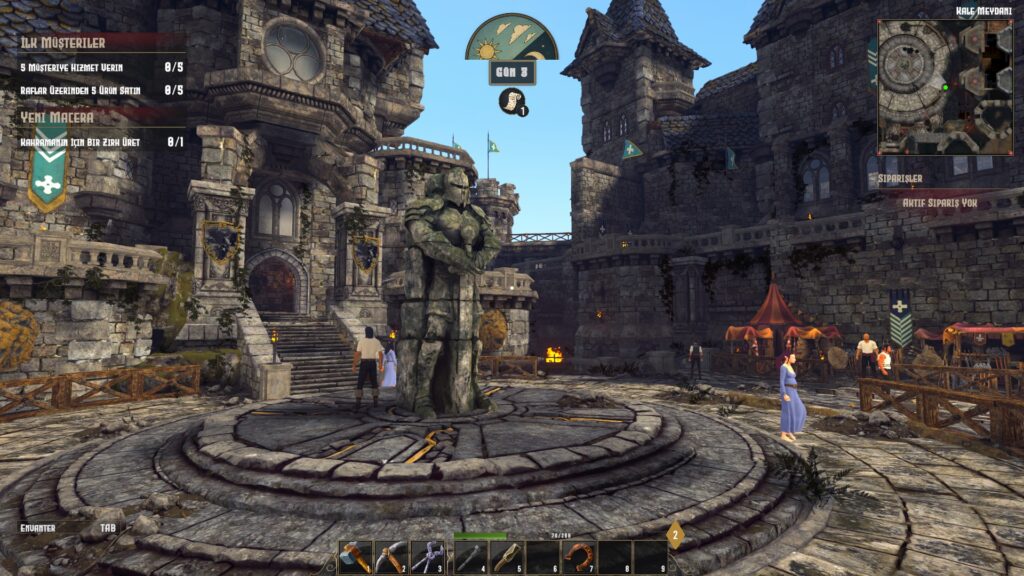The image size is (1024, 576).
Task: Click the day-night sun dial
Action: (512, 38)
